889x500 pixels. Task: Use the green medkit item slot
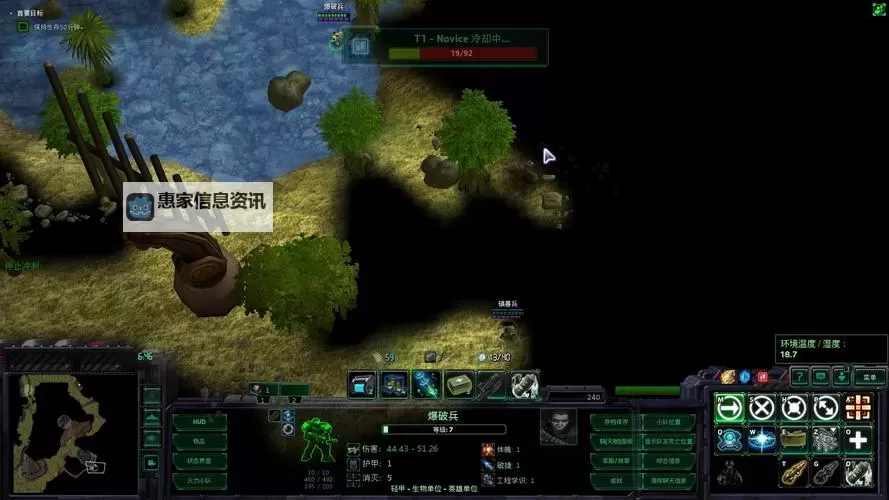click(459, 384)
